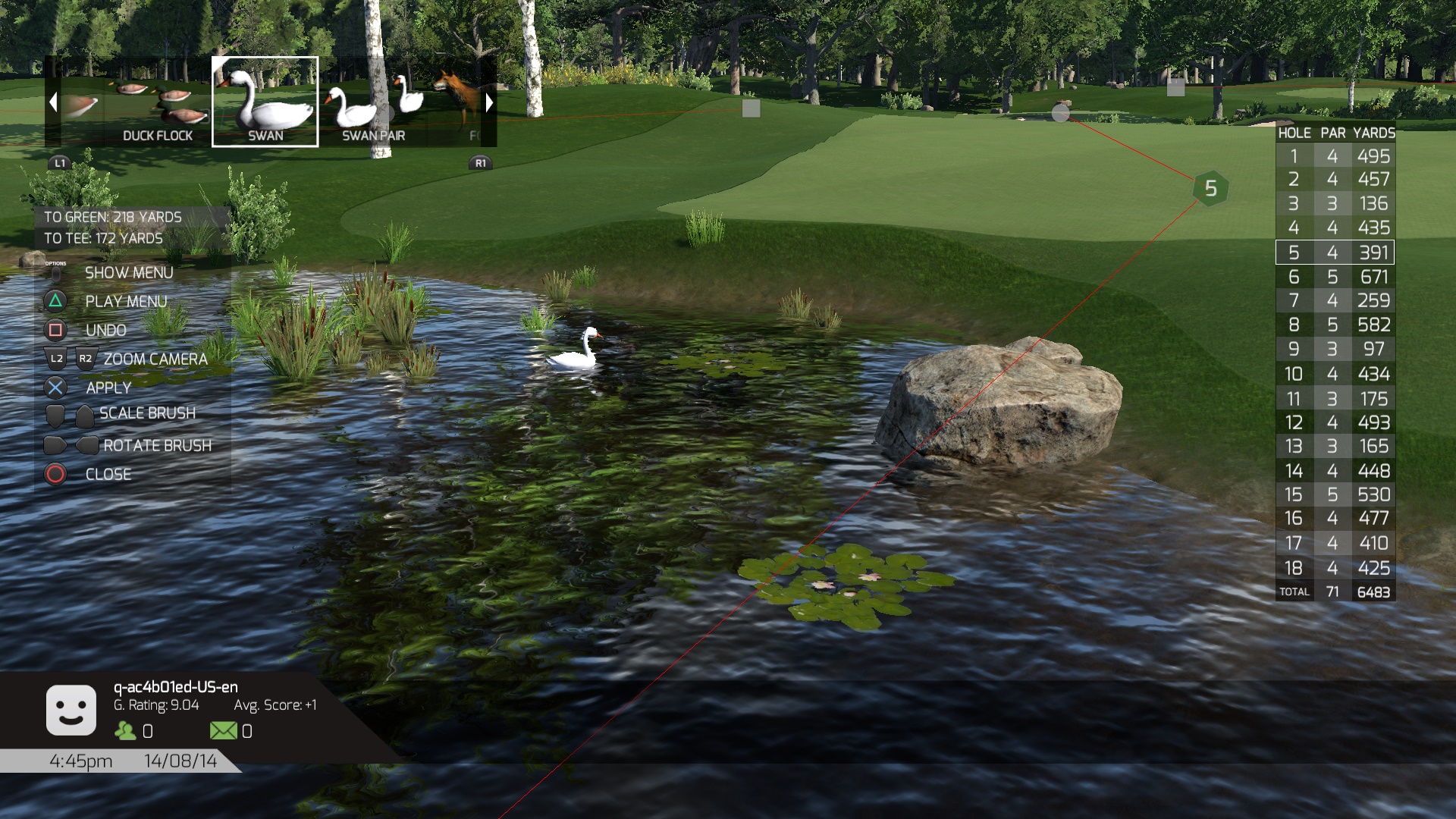Open the messages envelope icon

coord(223,731)
